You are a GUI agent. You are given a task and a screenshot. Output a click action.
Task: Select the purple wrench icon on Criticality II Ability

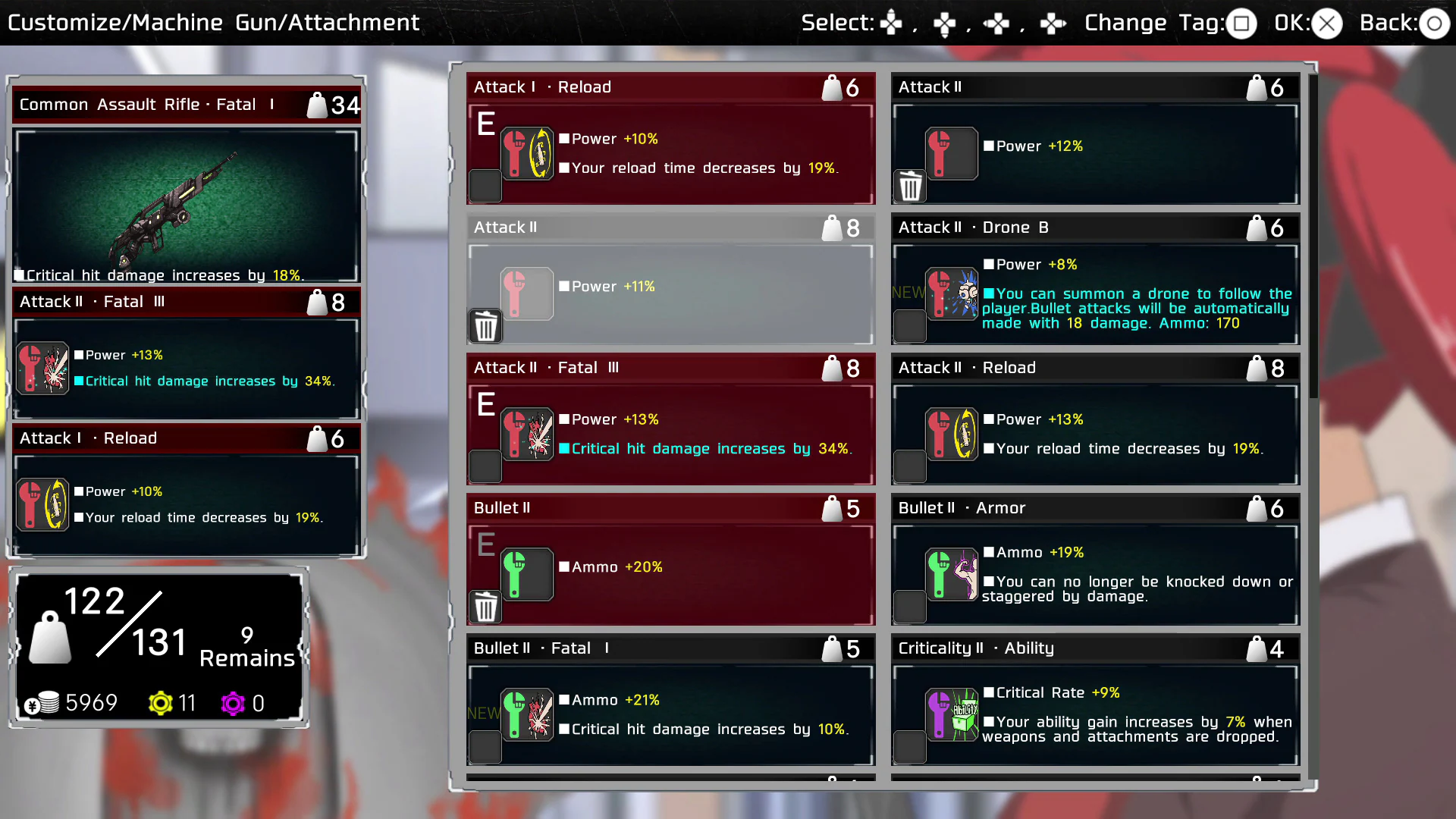click(x=952, y=714)
